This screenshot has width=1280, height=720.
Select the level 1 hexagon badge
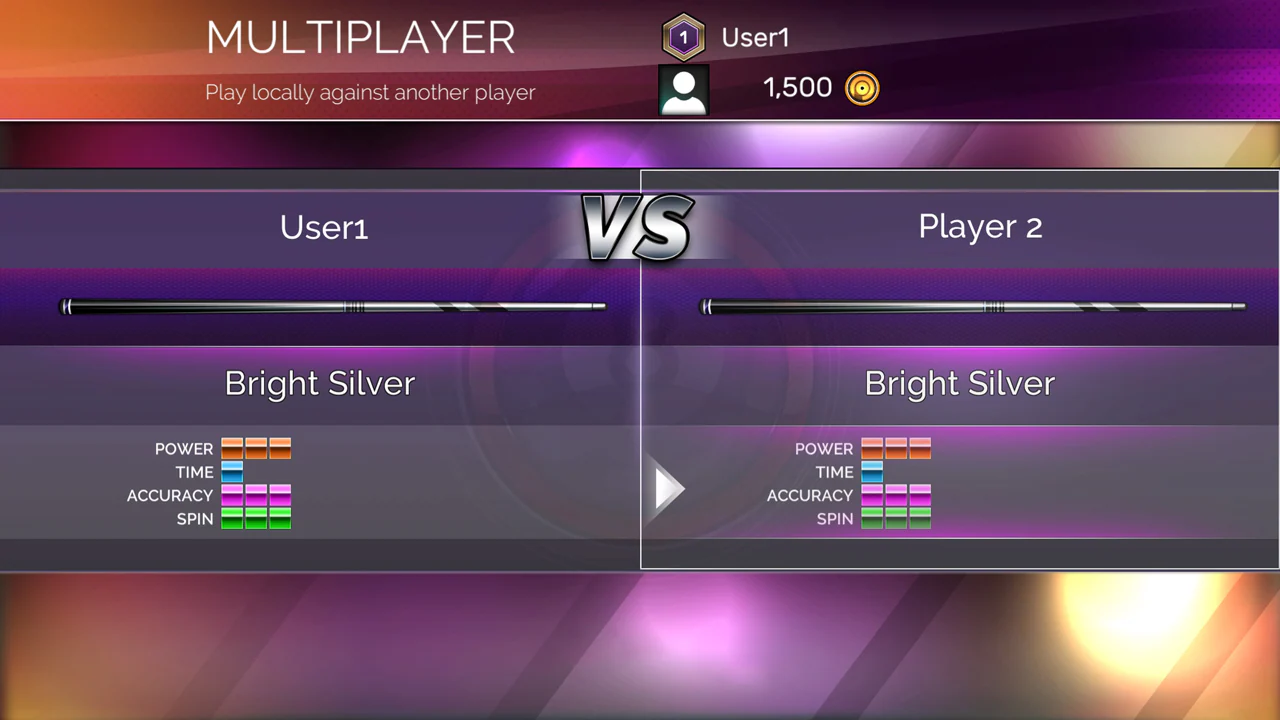pyautogui.click(x=683, y=36)
